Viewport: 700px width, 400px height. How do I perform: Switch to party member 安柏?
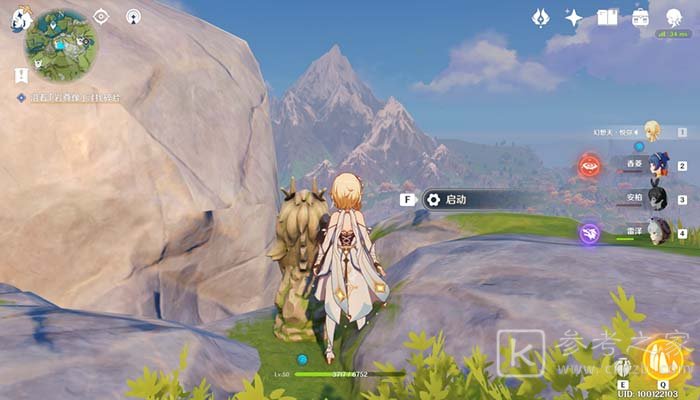657,198
